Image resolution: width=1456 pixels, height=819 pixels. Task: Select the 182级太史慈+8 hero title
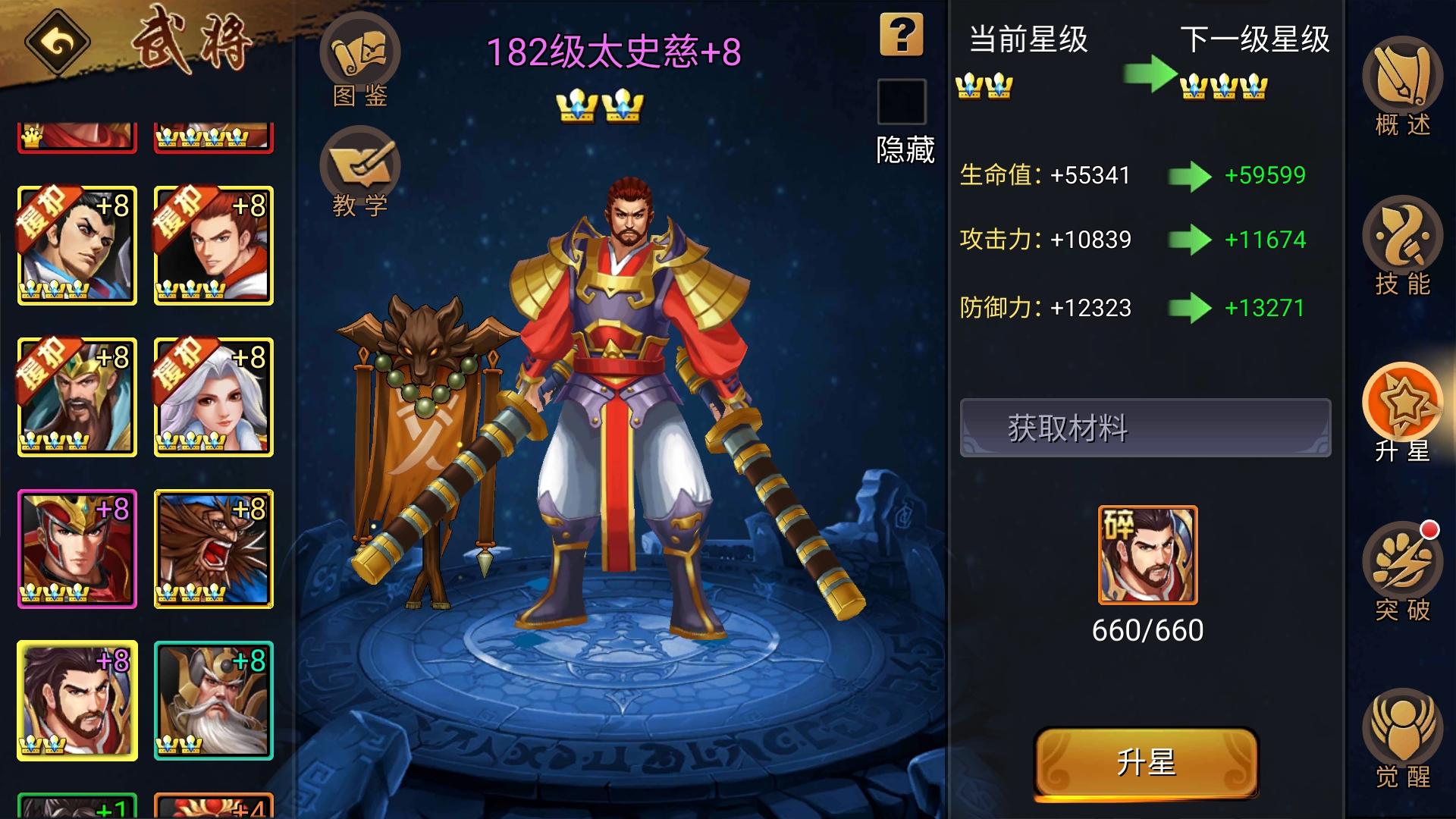tap(614, 53)
